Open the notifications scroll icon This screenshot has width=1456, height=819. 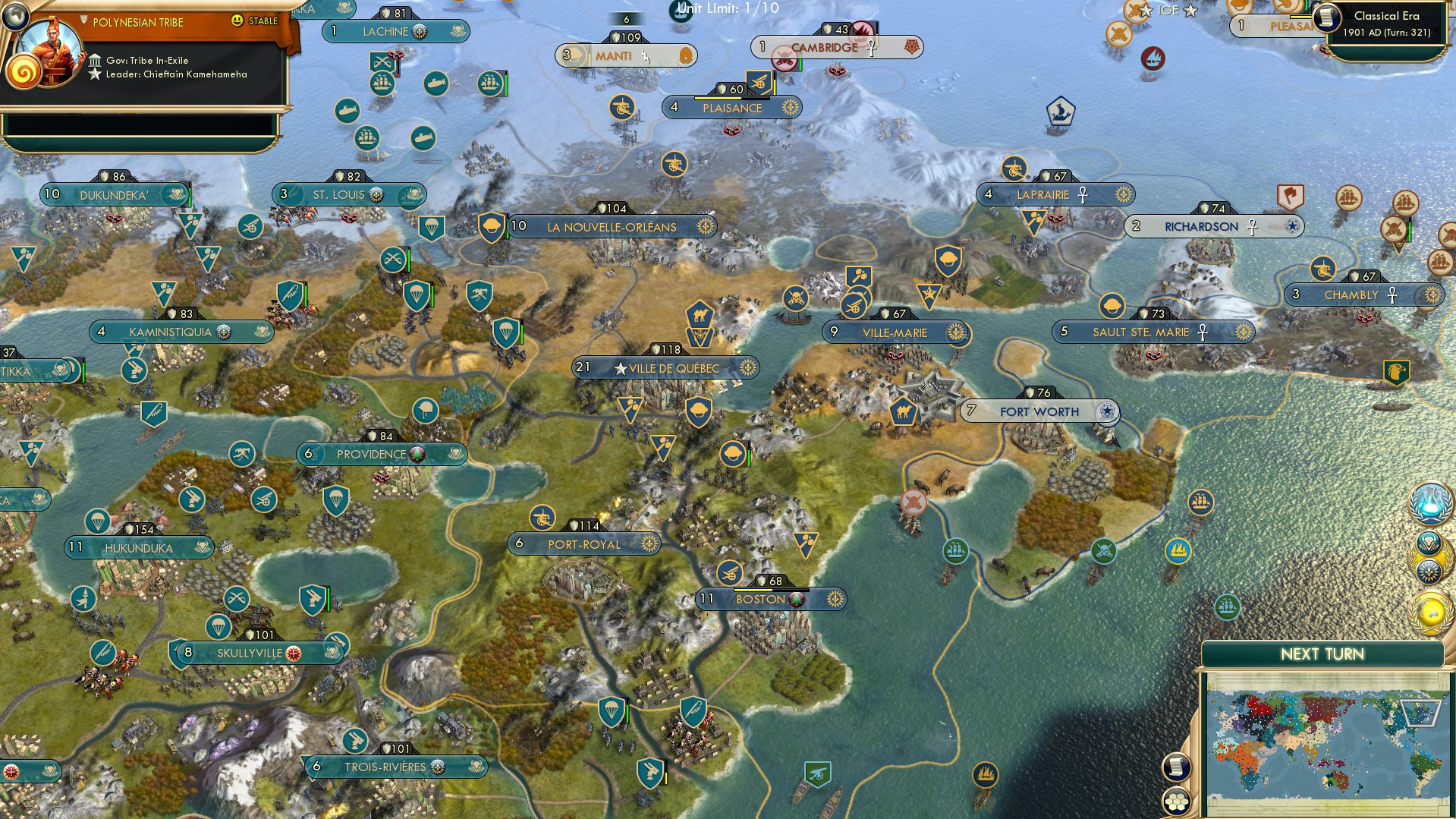(1177, 766)
